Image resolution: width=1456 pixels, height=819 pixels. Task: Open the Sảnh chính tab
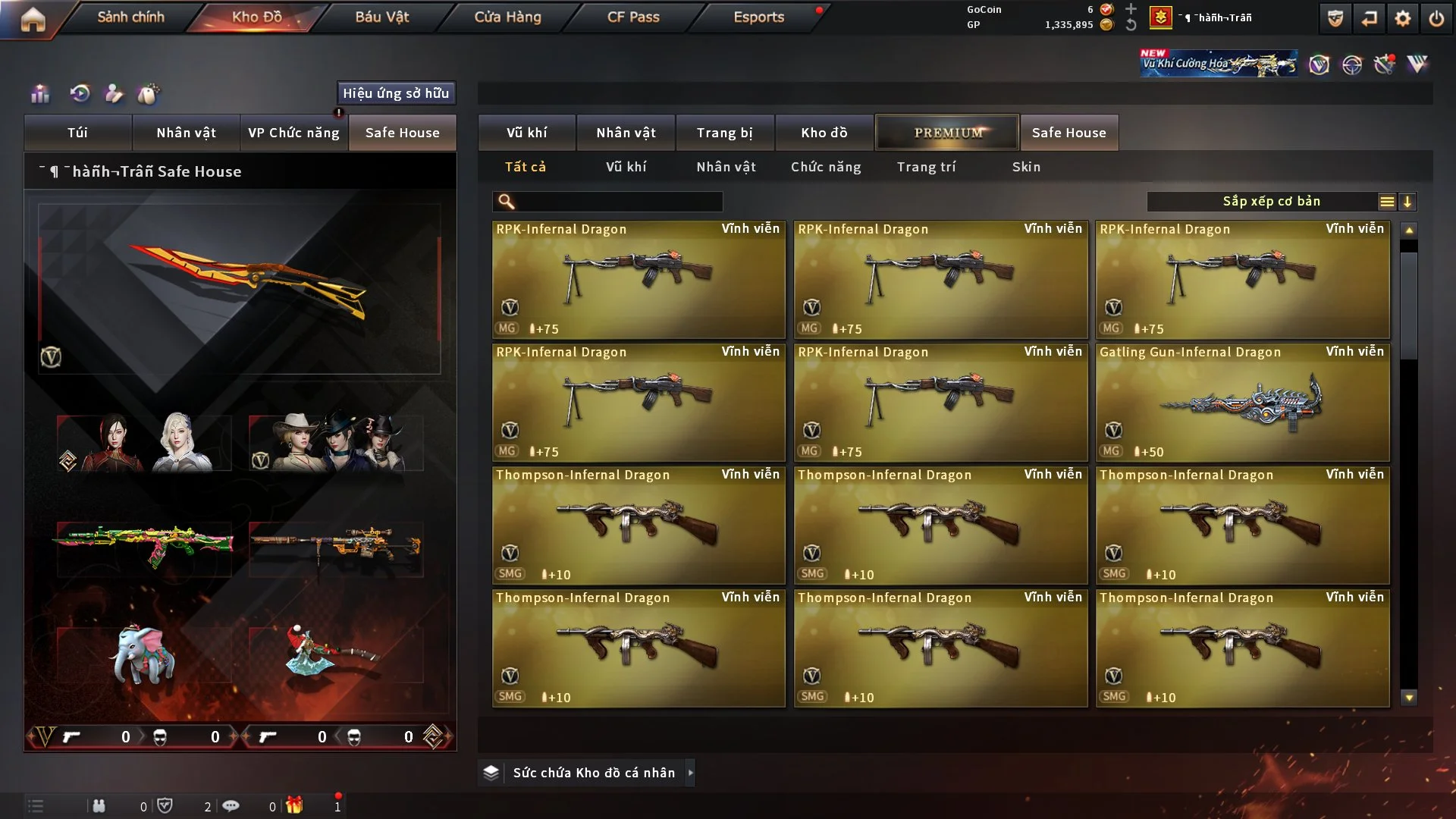tap(130, 17)
